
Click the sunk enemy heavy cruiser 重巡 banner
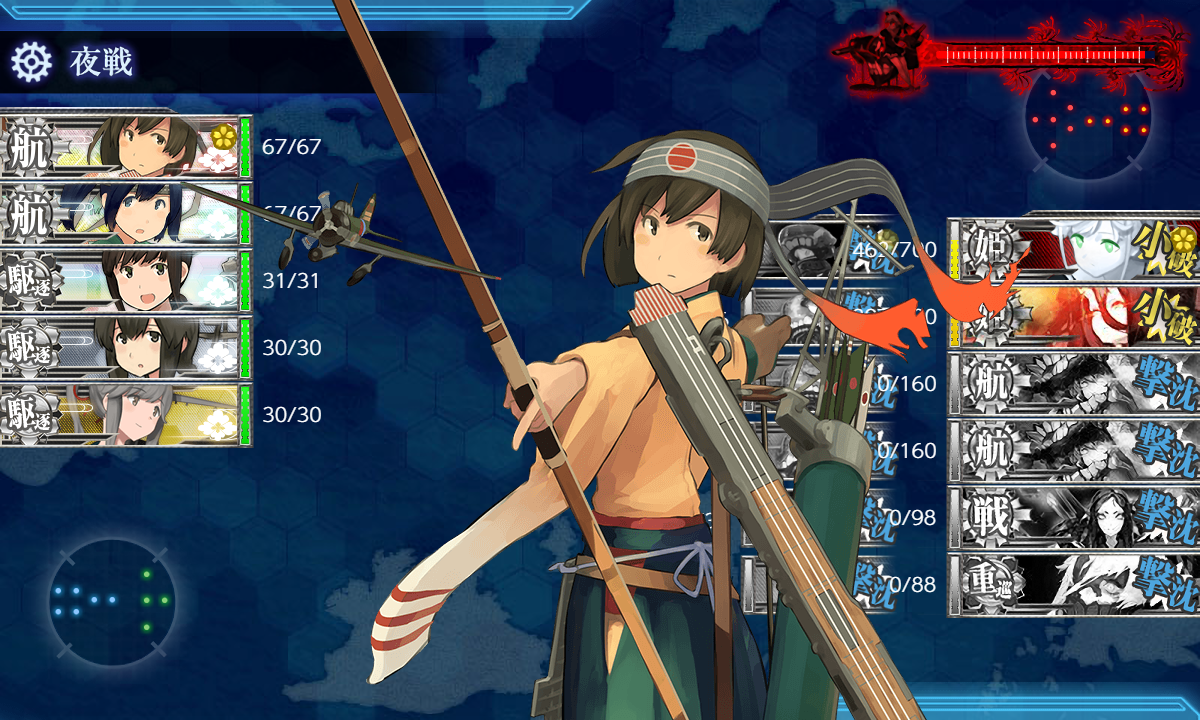1073,585
